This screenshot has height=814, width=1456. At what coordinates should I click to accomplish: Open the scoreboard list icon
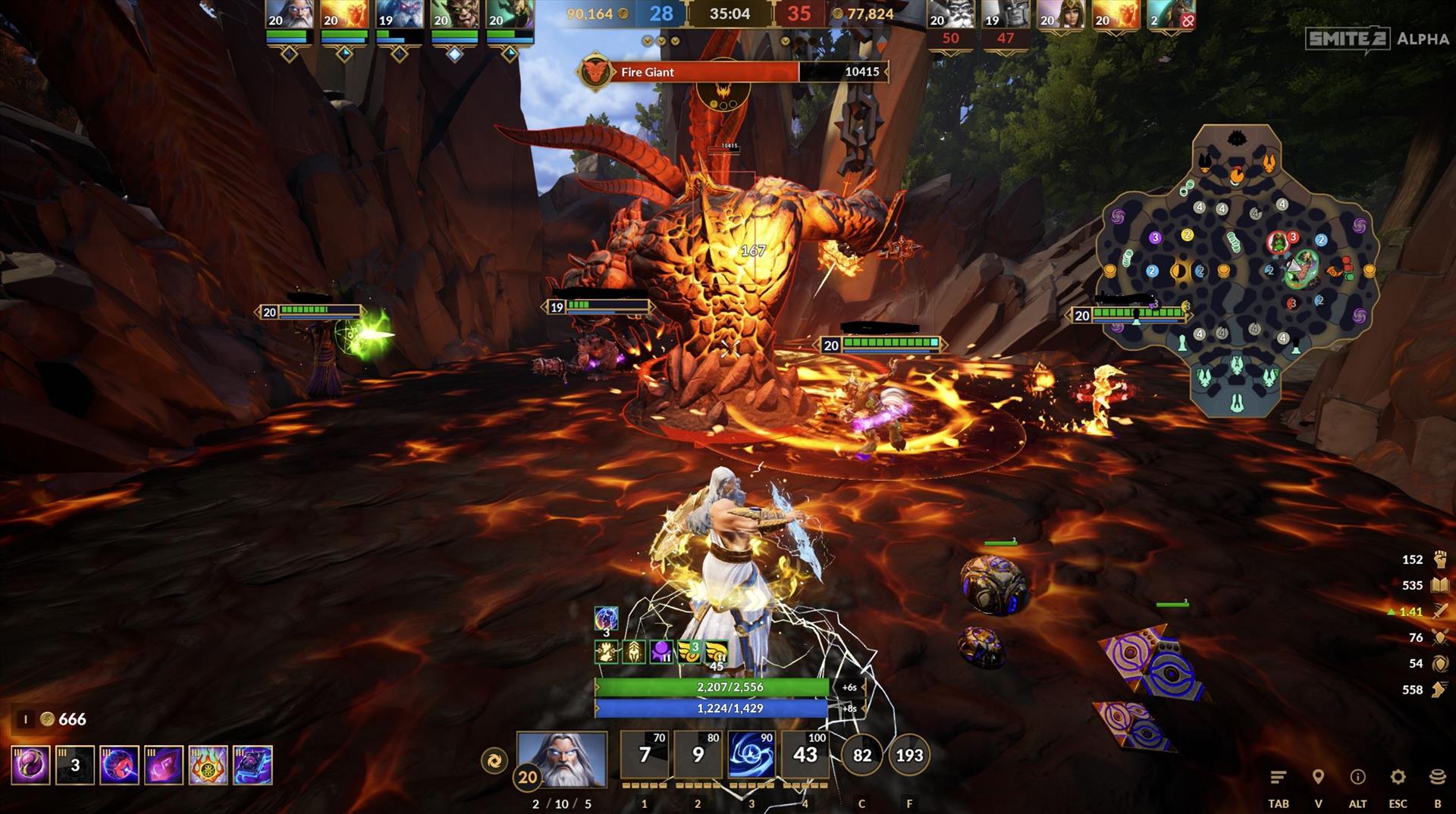pos(1279,778)
